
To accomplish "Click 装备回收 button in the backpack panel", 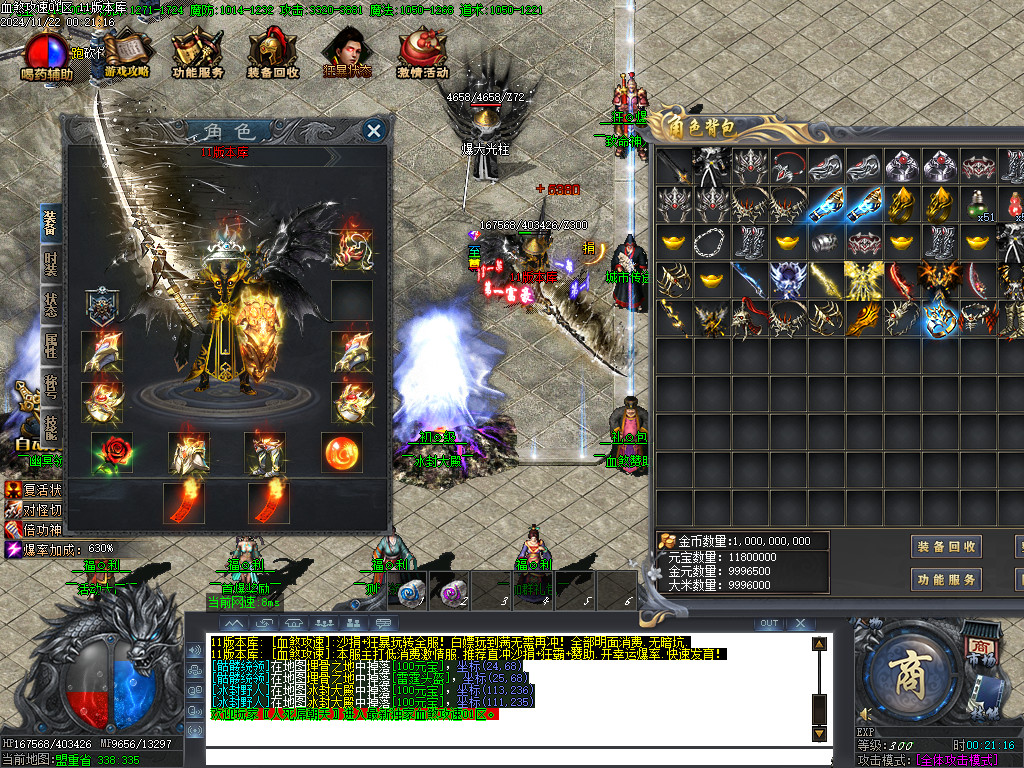I will pyautogui.click(x=946, y=547).
